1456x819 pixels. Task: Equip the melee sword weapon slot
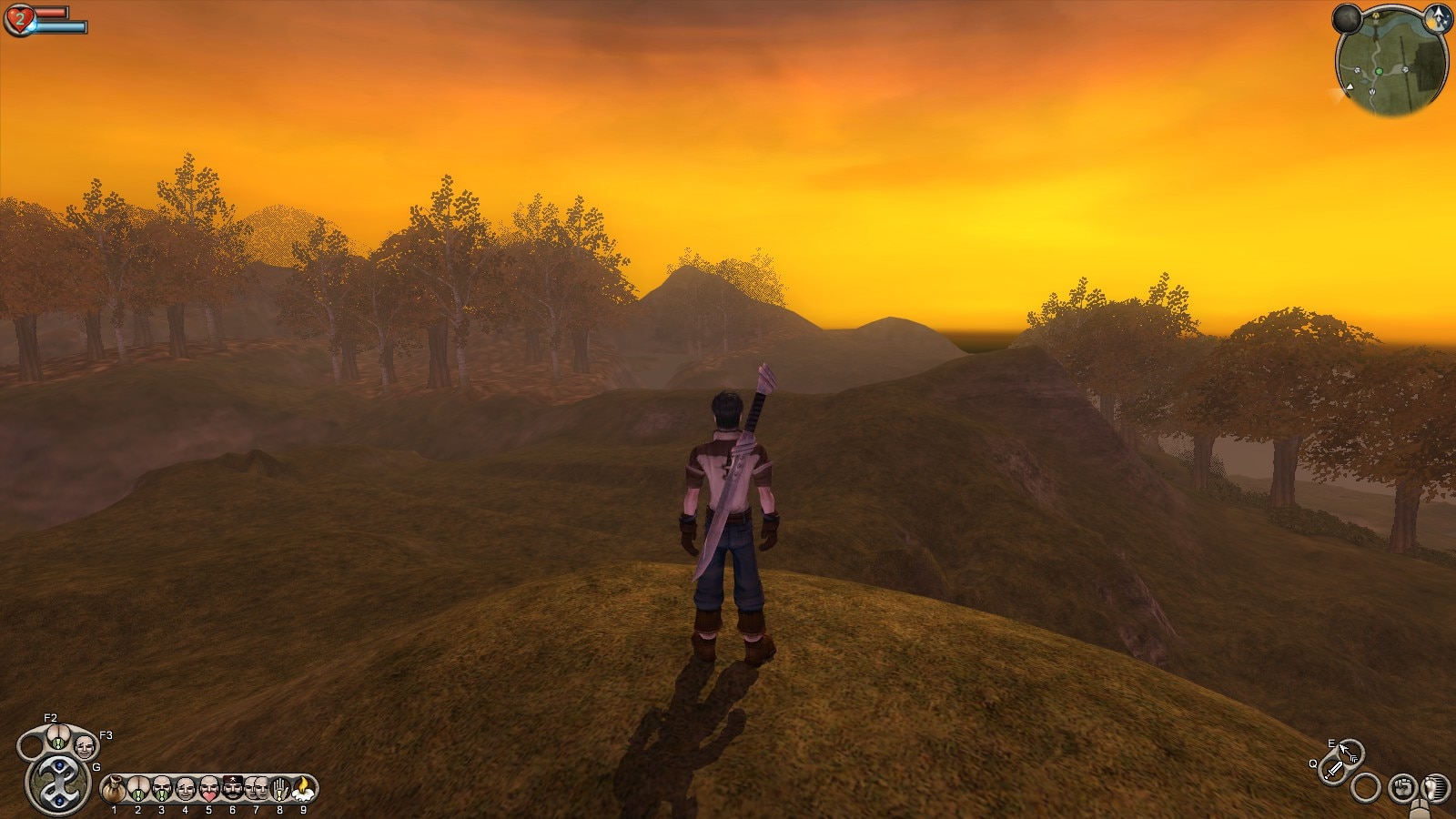pos(1334,770)
